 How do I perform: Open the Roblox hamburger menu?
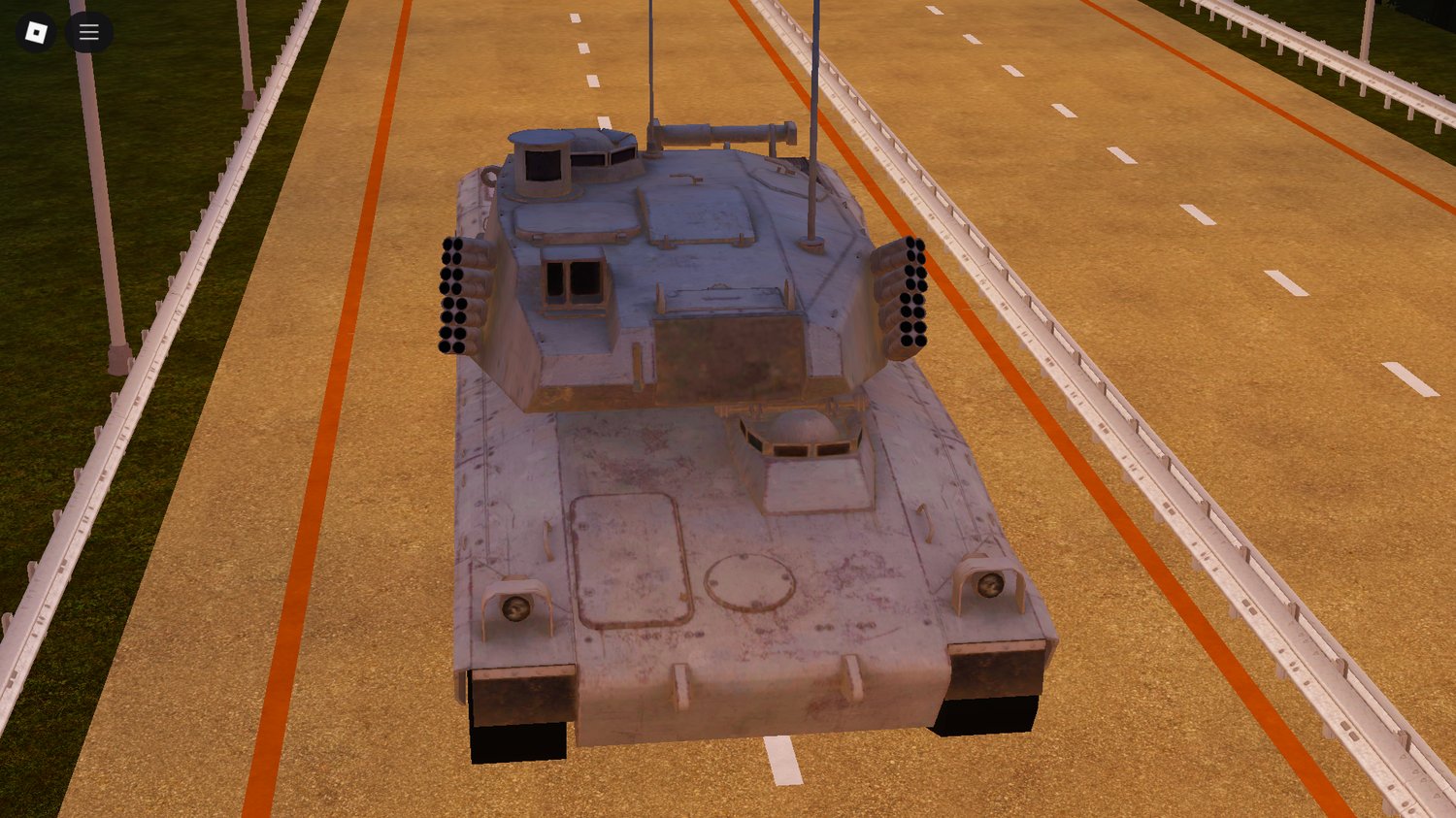point(88,32)
